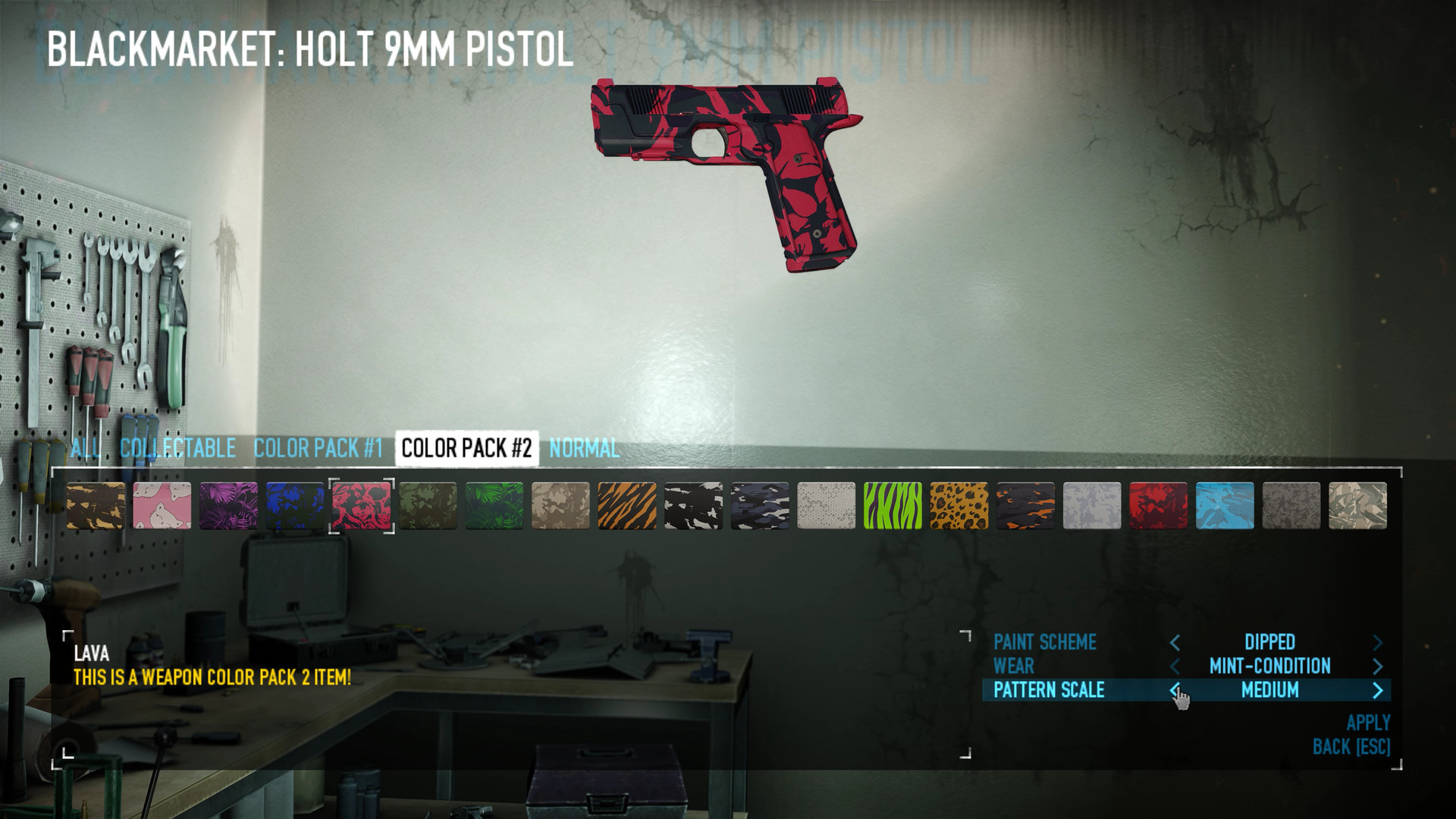
Task: Pick the green zebra stripe pattern
Action: pos(893,506)
